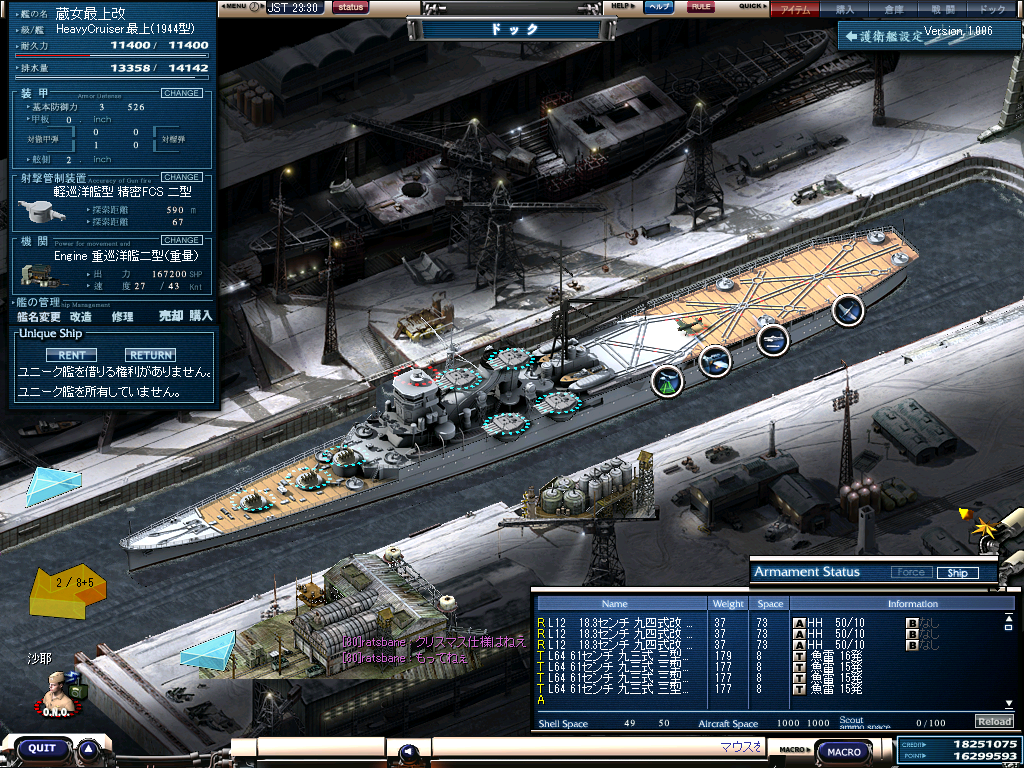
Task: Open the MACRO panel
Action: (845, 751)
